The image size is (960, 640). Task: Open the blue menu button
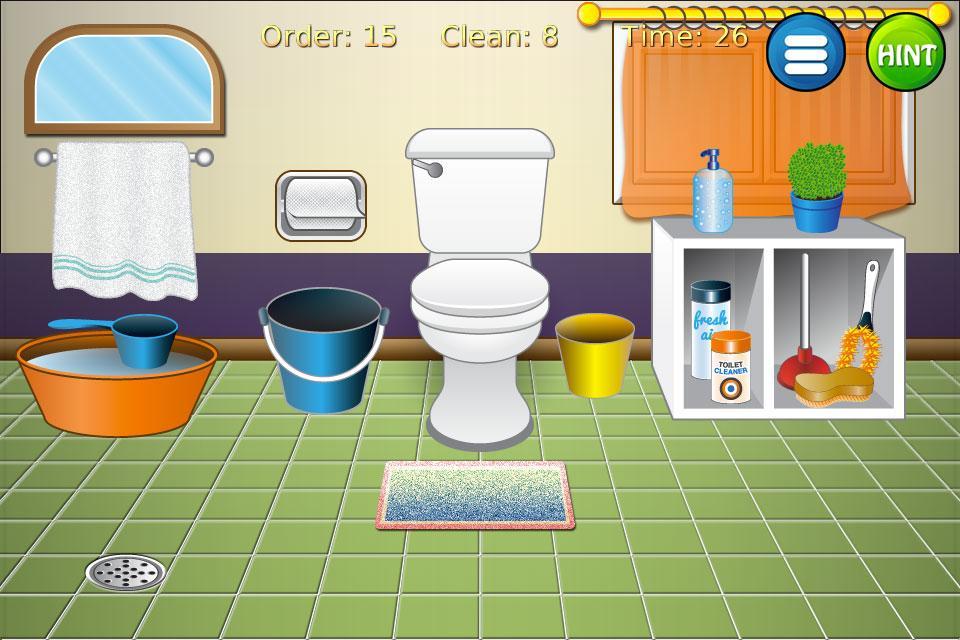pos(805,52)
